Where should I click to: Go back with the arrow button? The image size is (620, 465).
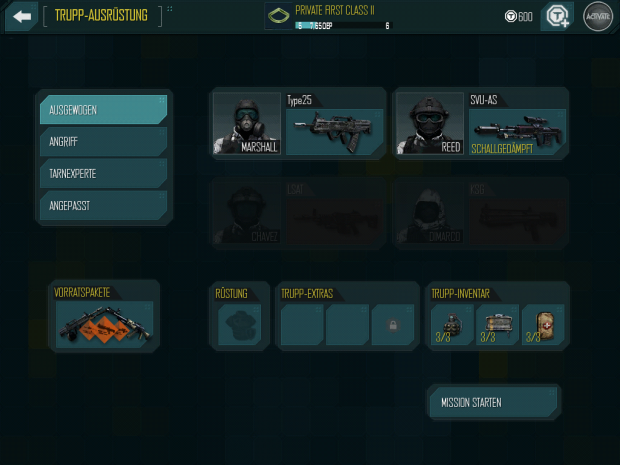click(x=21, y=16)
